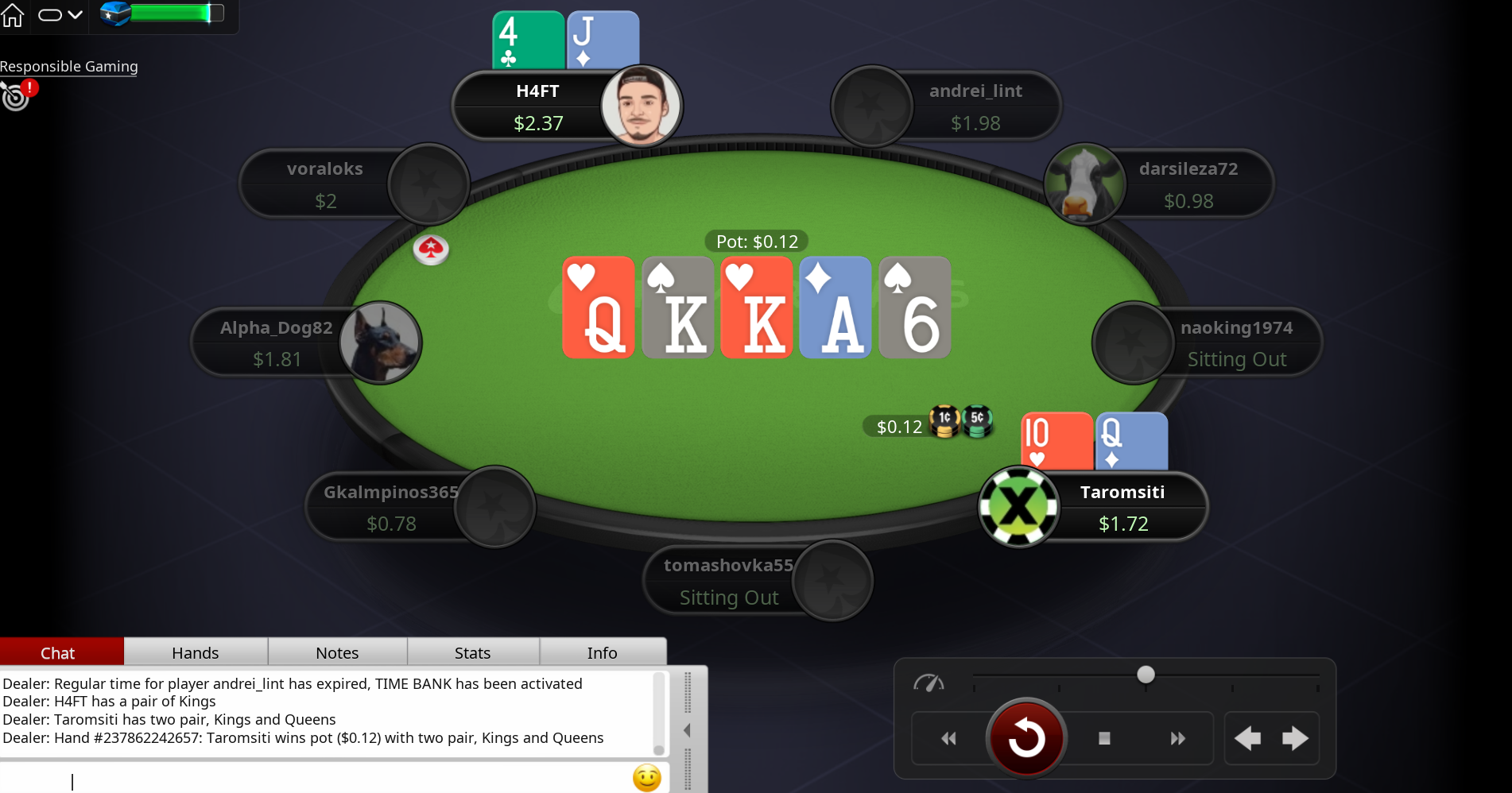Click the stop playback icon
The height and width of the screenshot is (793, 1512).
point(1103,738)
